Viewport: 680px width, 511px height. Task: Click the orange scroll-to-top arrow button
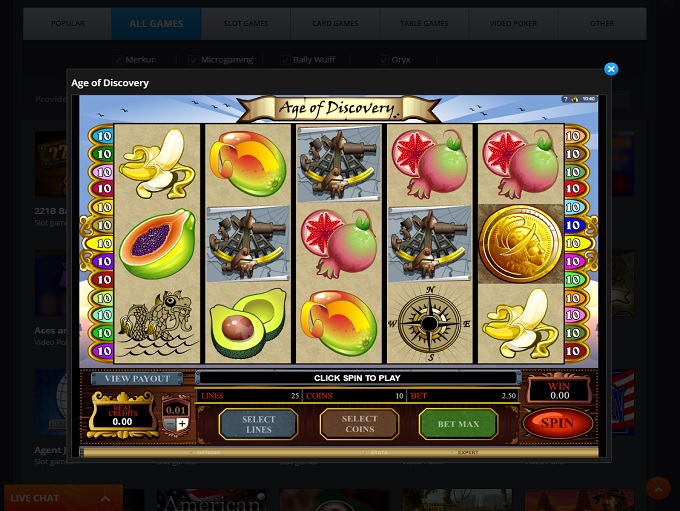[x=658, y=488]
